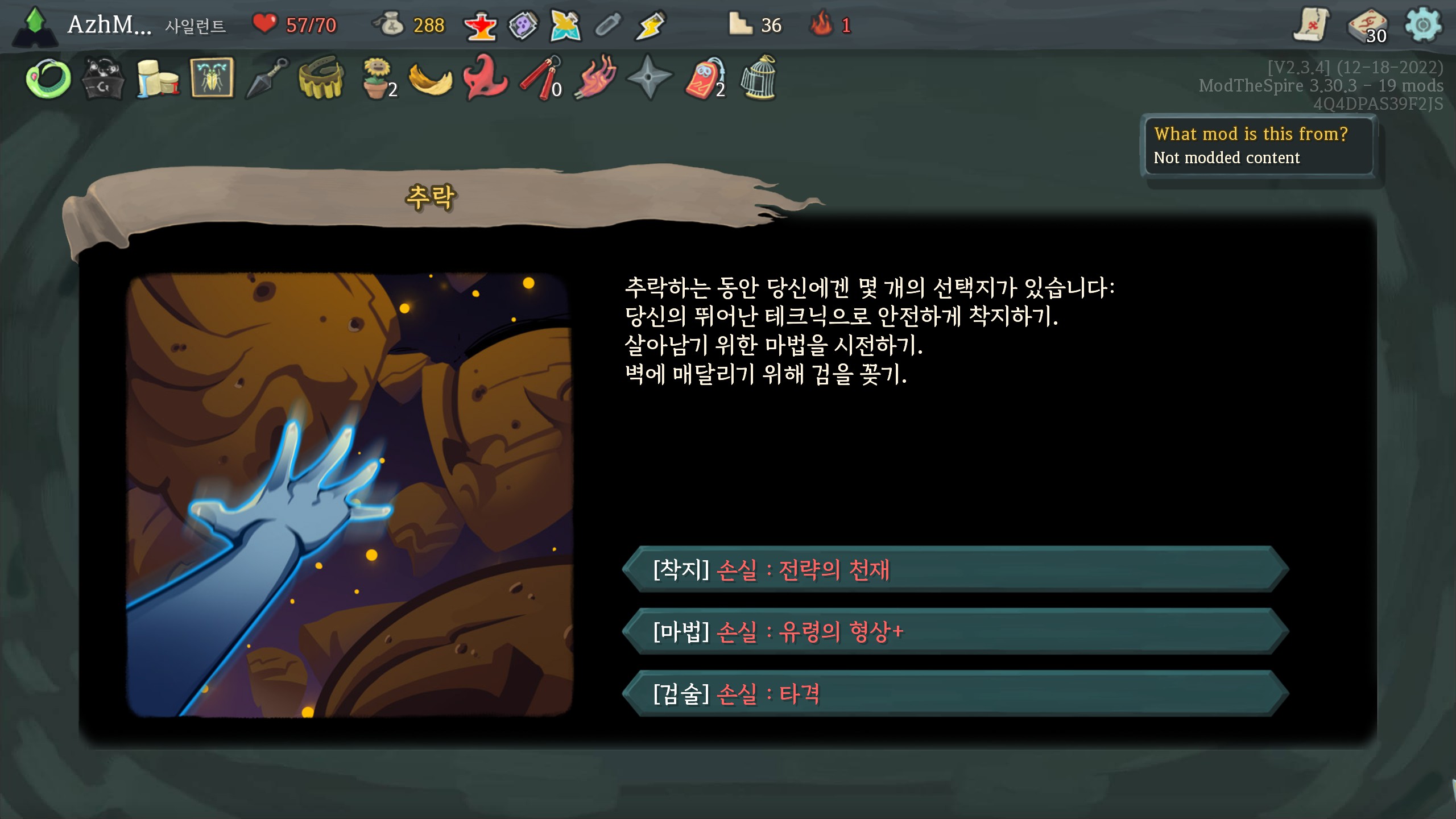Viewport: 1456px width, 819px height.
Task: Select the red anvil-shaped potion
Action: pyautogui.click(x=481, y=26)
